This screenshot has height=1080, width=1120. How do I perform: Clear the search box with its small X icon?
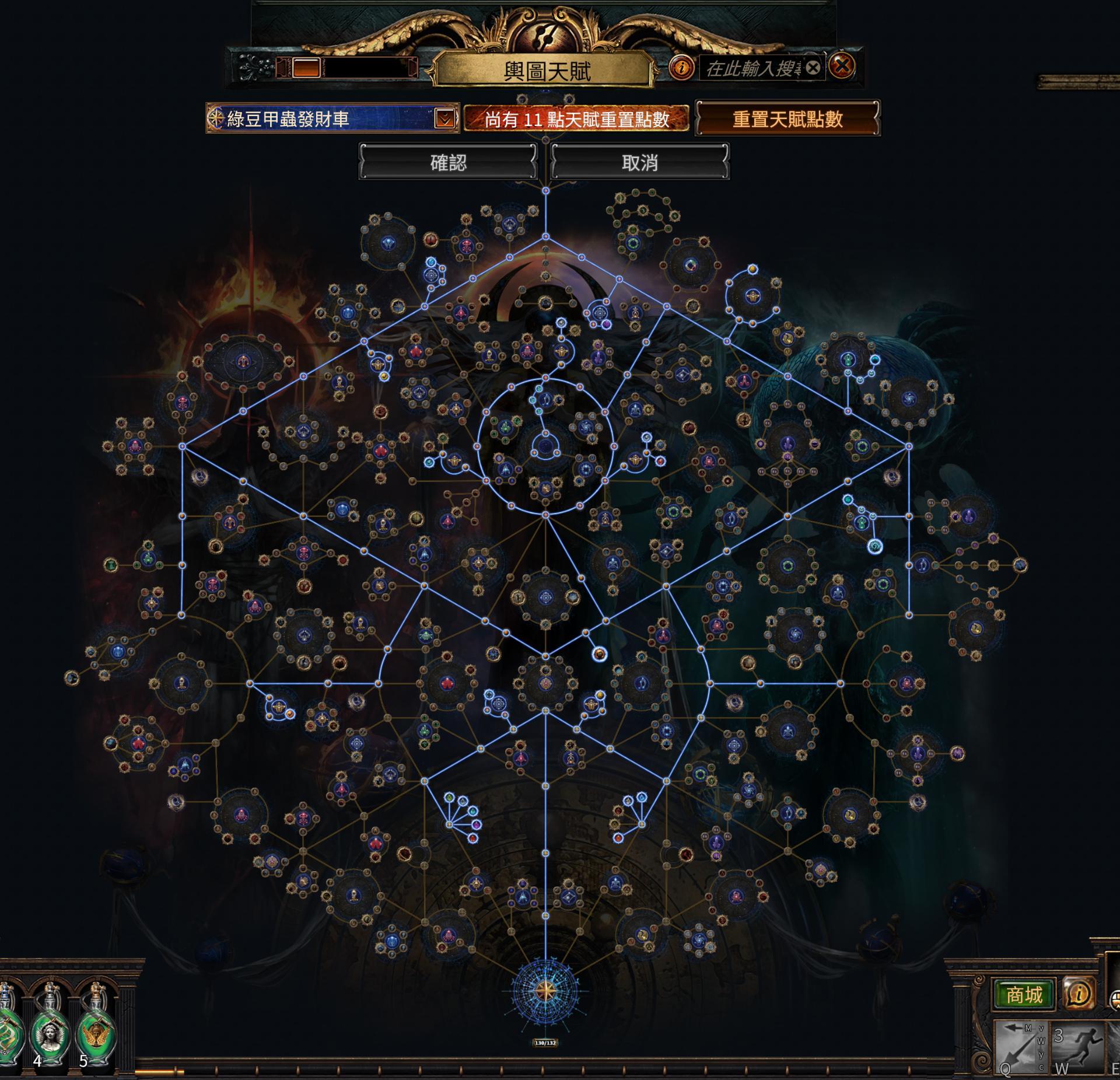tap(813, 68)
